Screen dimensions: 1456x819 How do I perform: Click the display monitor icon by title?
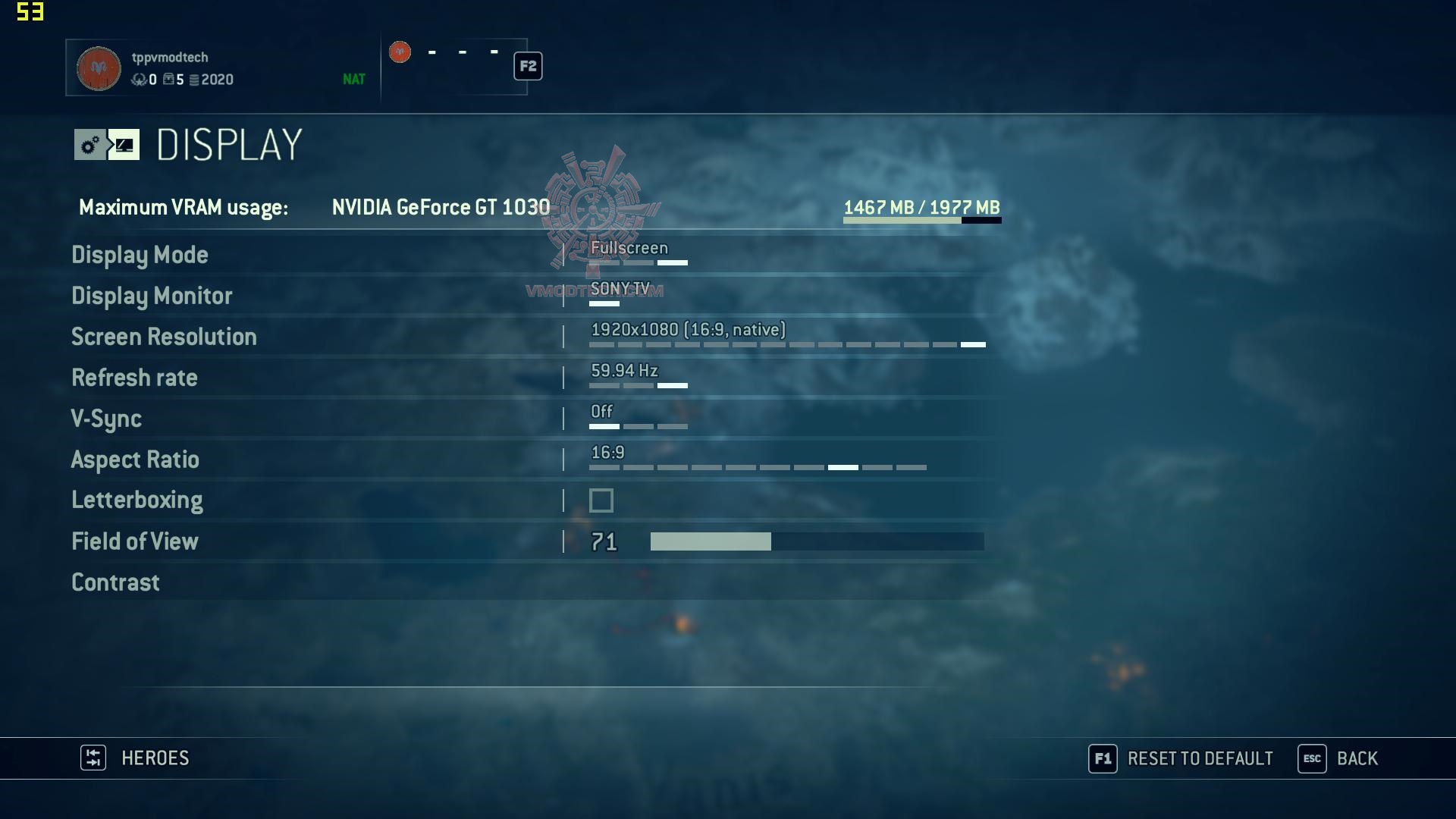[x=124, y=145]
